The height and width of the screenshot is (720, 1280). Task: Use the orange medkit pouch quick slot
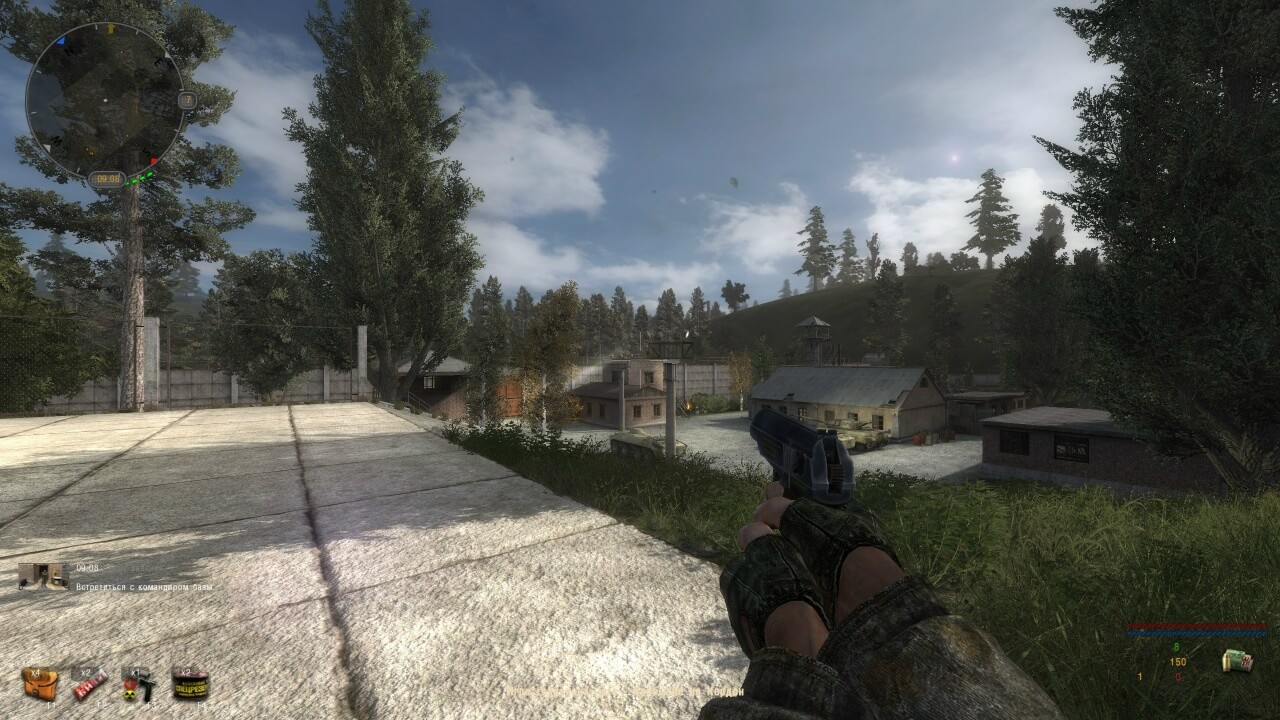tap(40, 684)
